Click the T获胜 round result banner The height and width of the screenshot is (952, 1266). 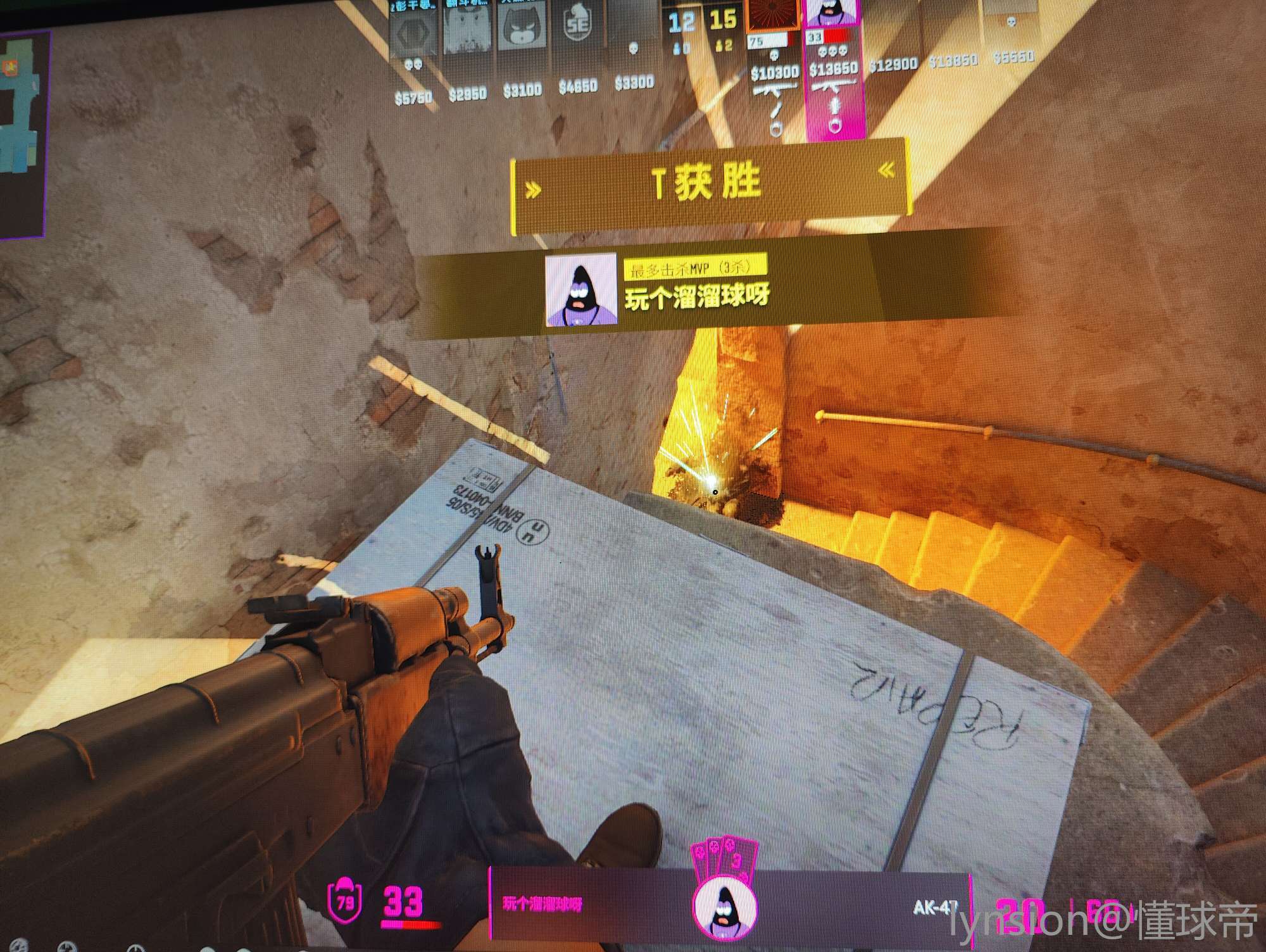click(710, 185)
